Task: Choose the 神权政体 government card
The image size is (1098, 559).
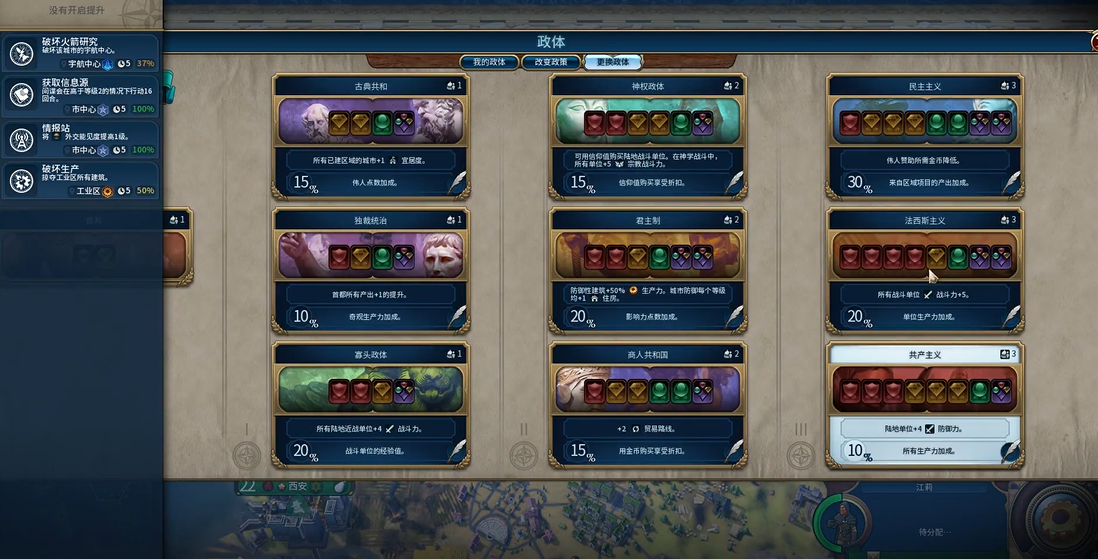Action: (x=648, y=135)
